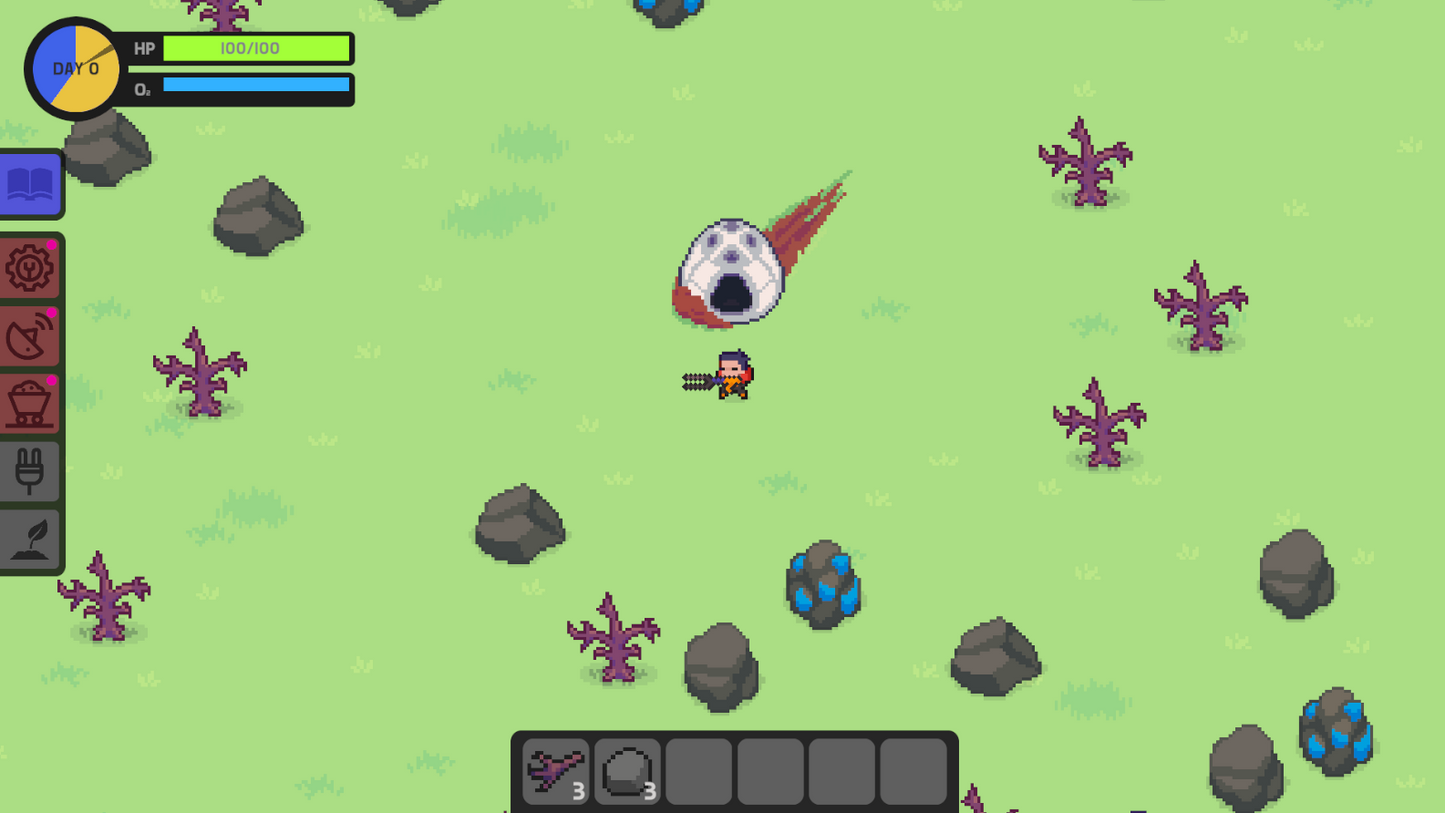1445x813 pixels.
Task: Click the power plug energy icon
Action: pyautogui.click(x=30, y=470)
